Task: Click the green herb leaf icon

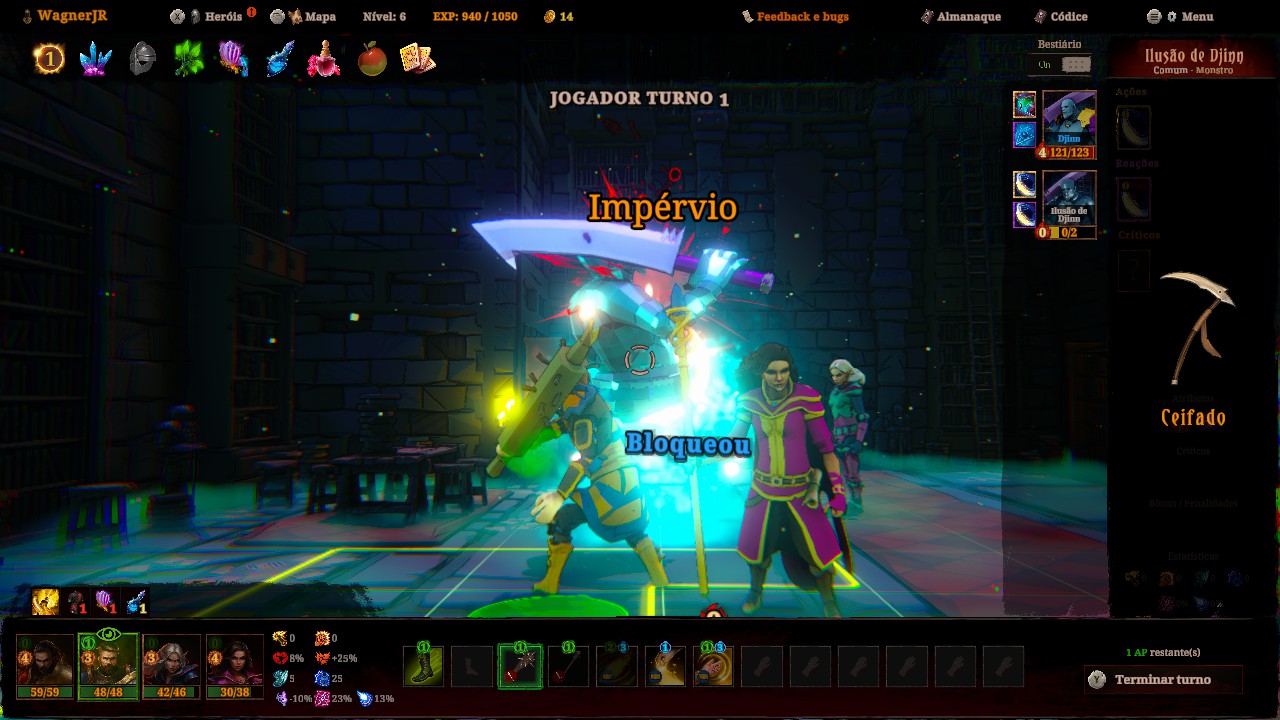Action: [188, 59]
